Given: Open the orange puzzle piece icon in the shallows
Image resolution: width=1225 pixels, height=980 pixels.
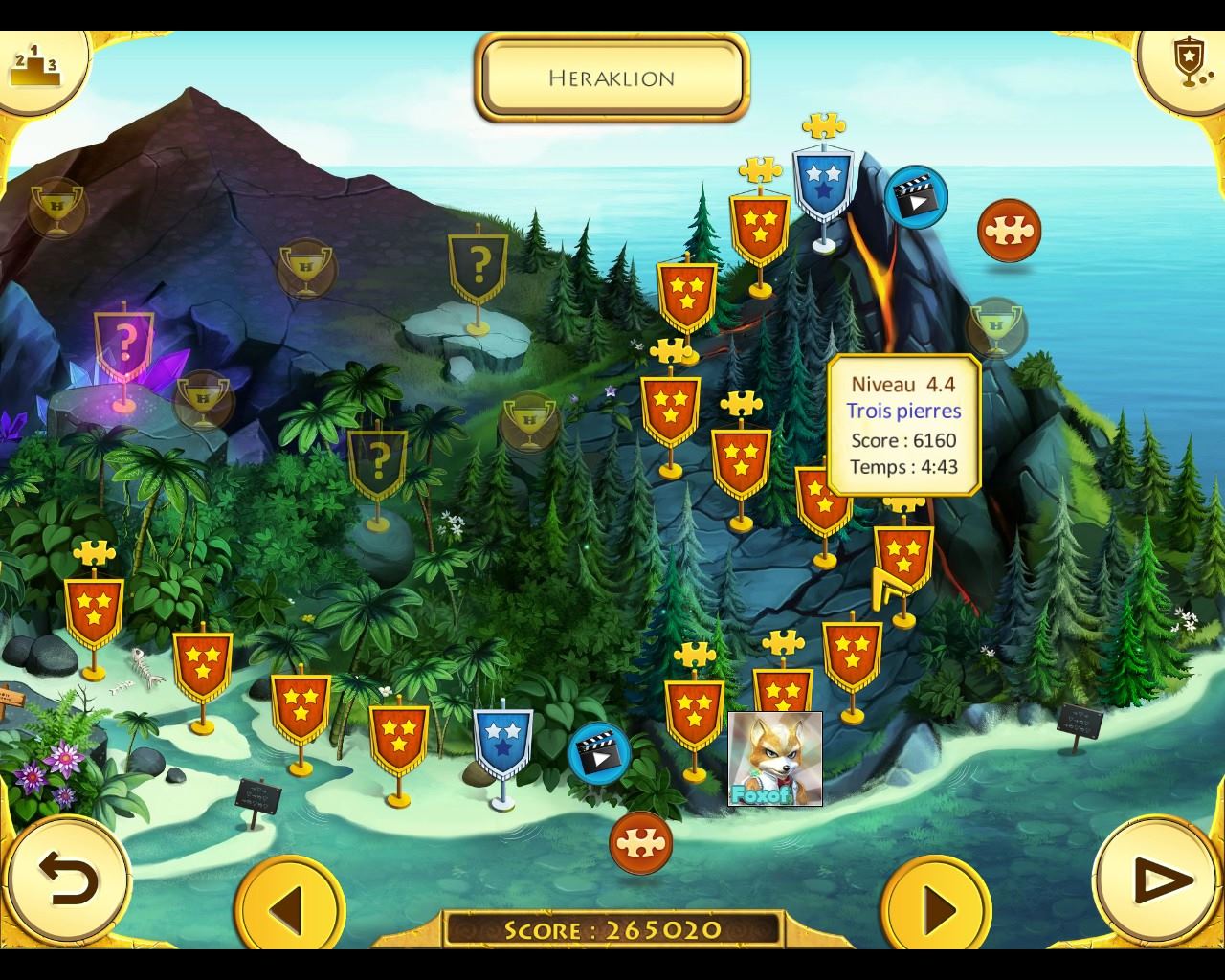Looking at the screenshot, I should click(640, 842).
